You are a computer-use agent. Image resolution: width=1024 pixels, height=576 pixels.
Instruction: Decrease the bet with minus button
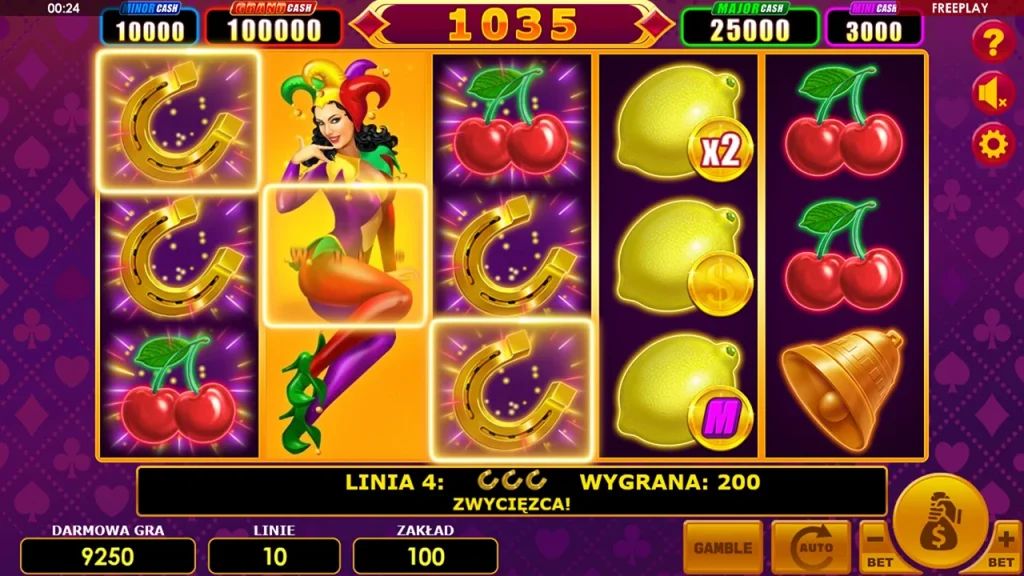tap(877, 547)
